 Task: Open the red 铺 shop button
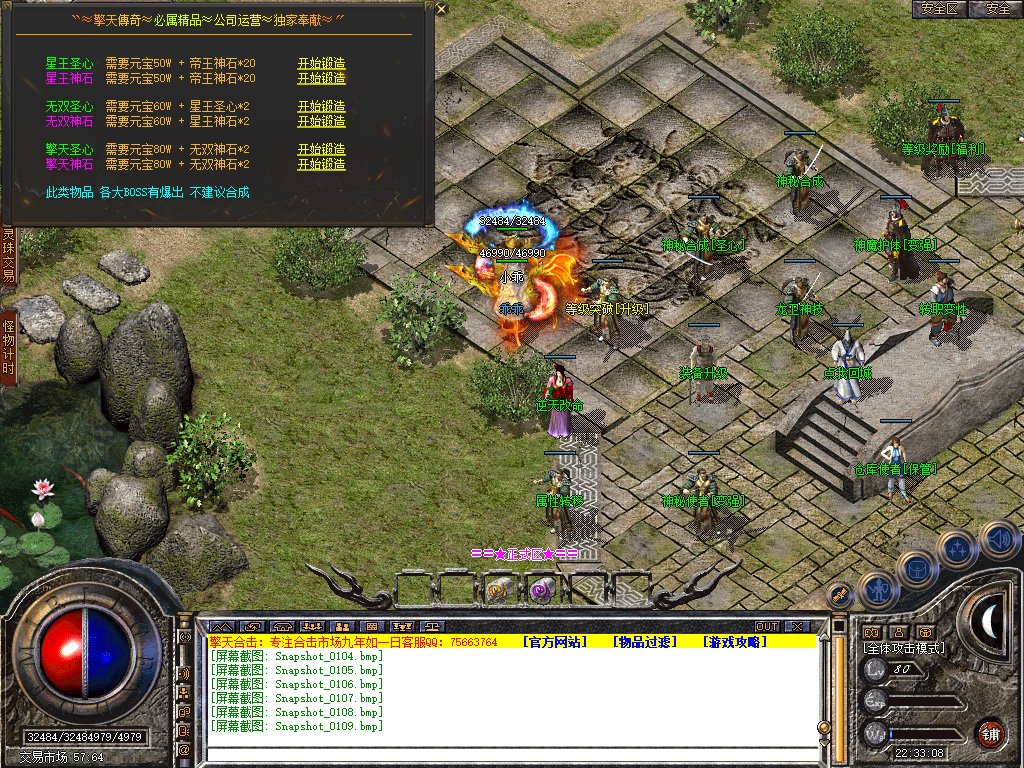(x=990, y=733)
